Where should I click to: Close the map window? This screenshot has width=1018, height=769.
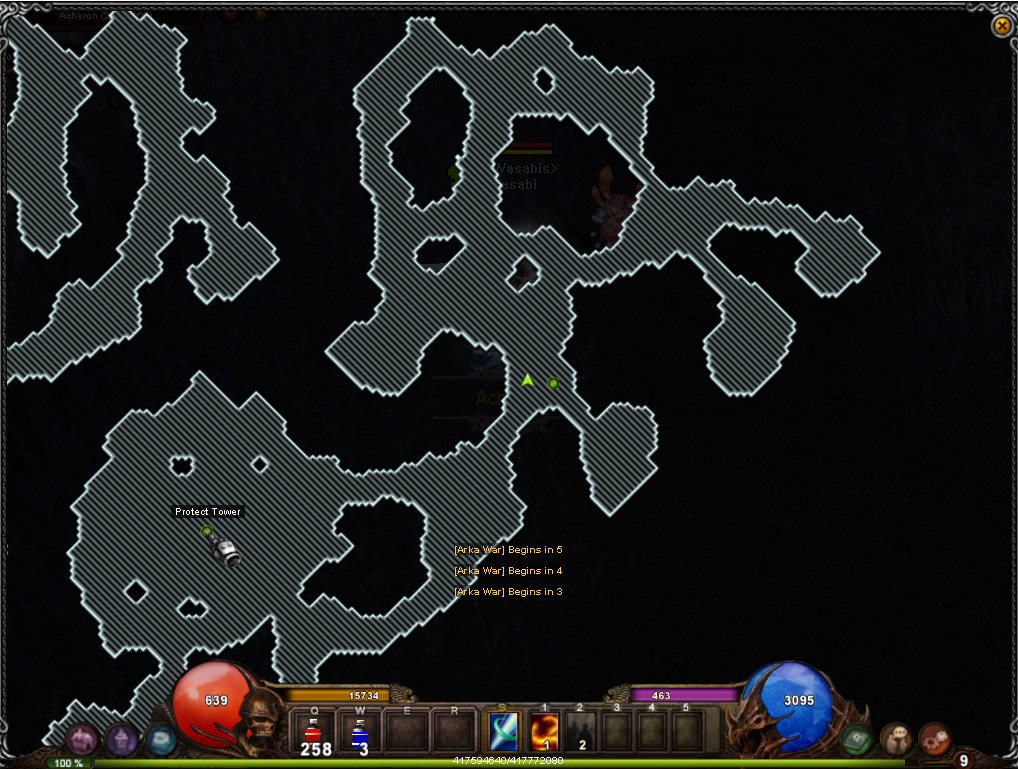pyautogui.click(x=1001, y=26)
